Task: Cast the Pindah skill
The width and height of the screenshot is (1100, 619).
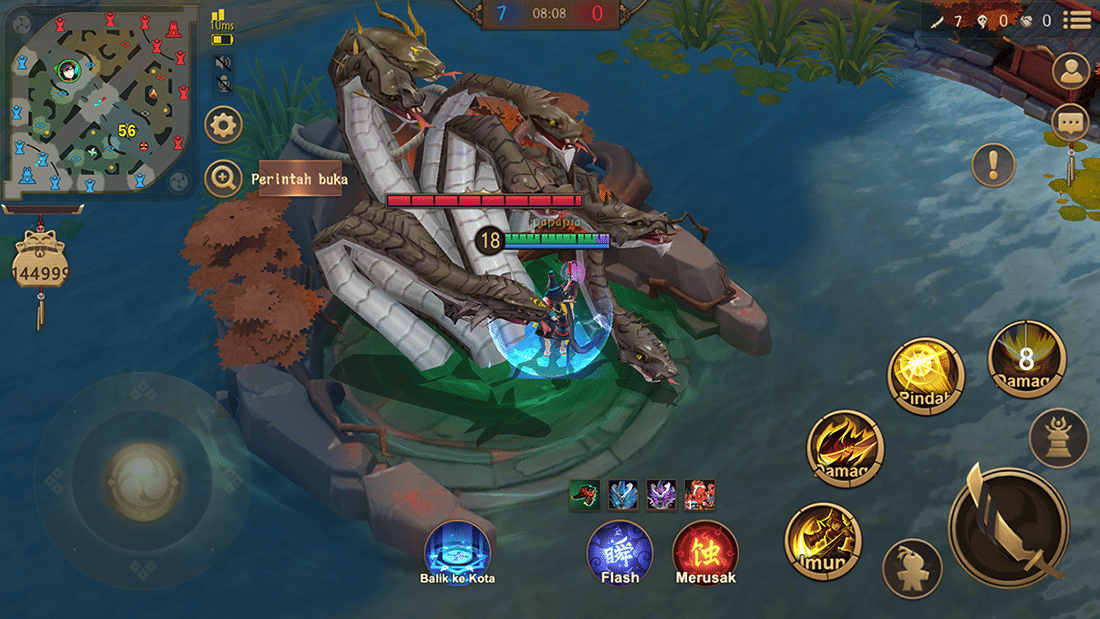Action: point(925,375)
